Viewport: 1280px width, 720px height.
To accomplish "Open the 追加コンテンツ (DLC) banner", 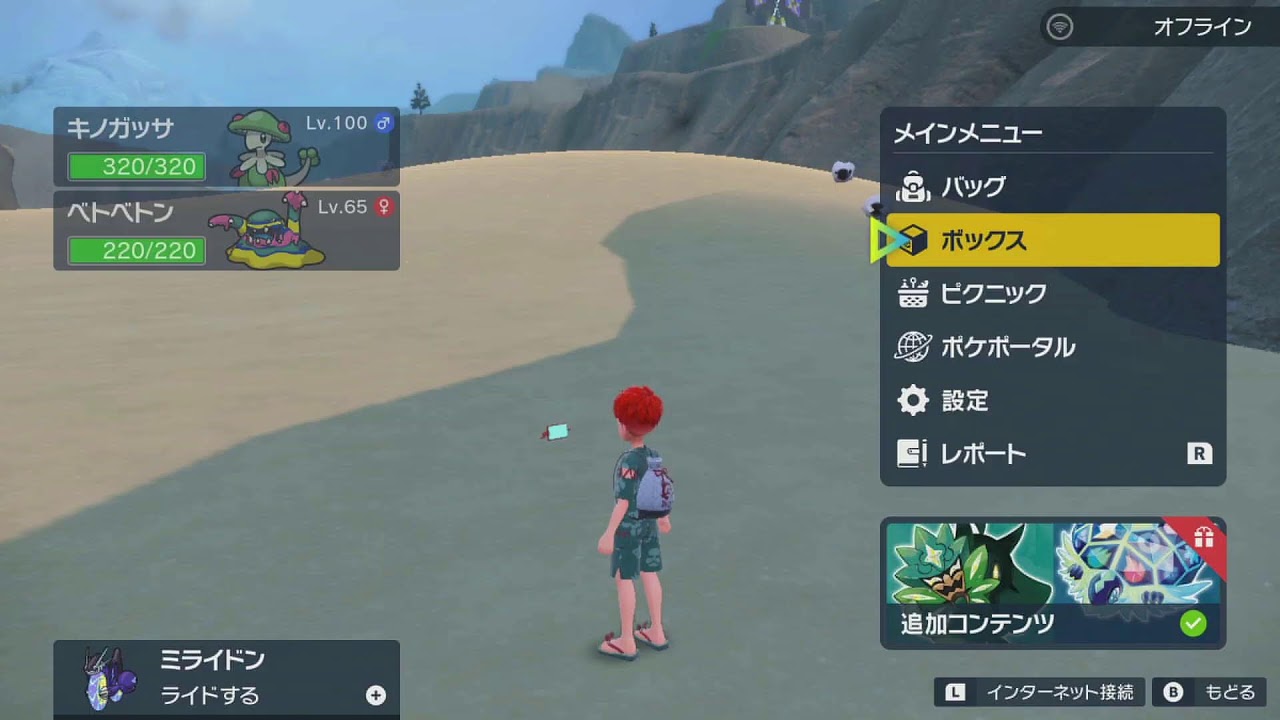I will tap(1052, 583).
